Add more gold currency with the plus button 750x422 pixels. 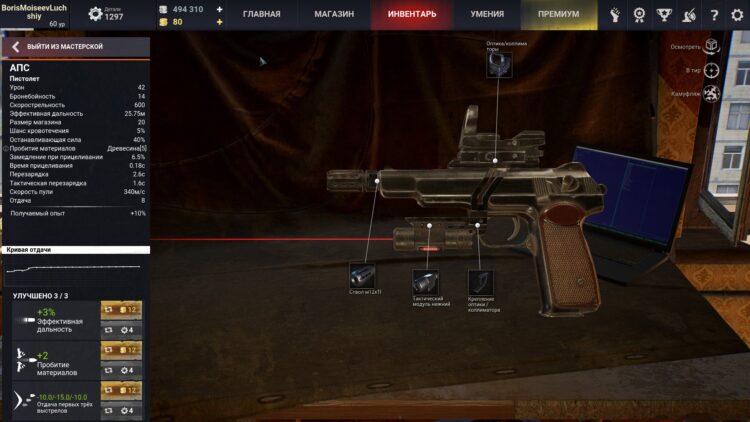click(x=220, y=21)
